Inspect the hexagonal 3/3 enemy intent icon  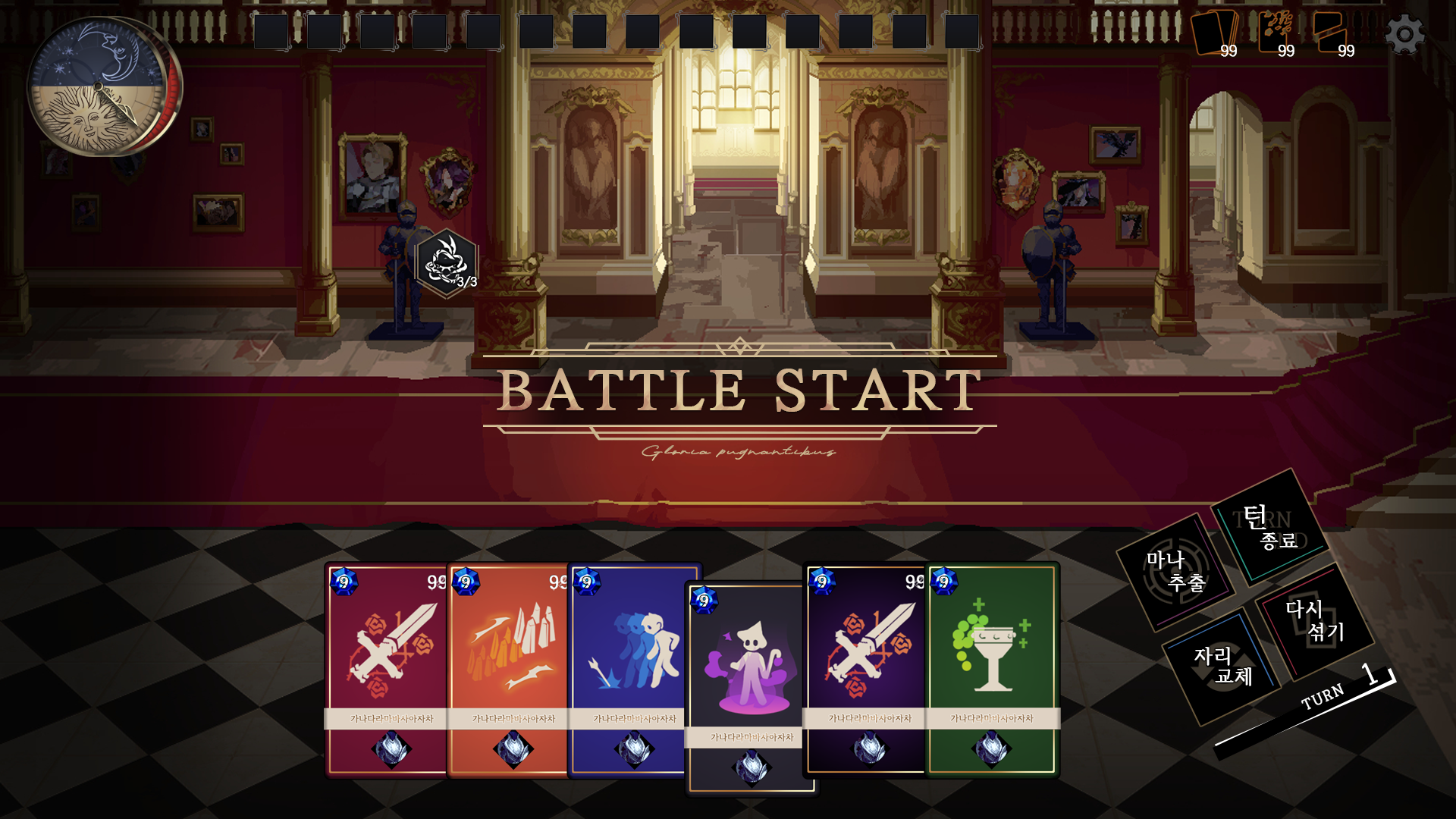447,263
